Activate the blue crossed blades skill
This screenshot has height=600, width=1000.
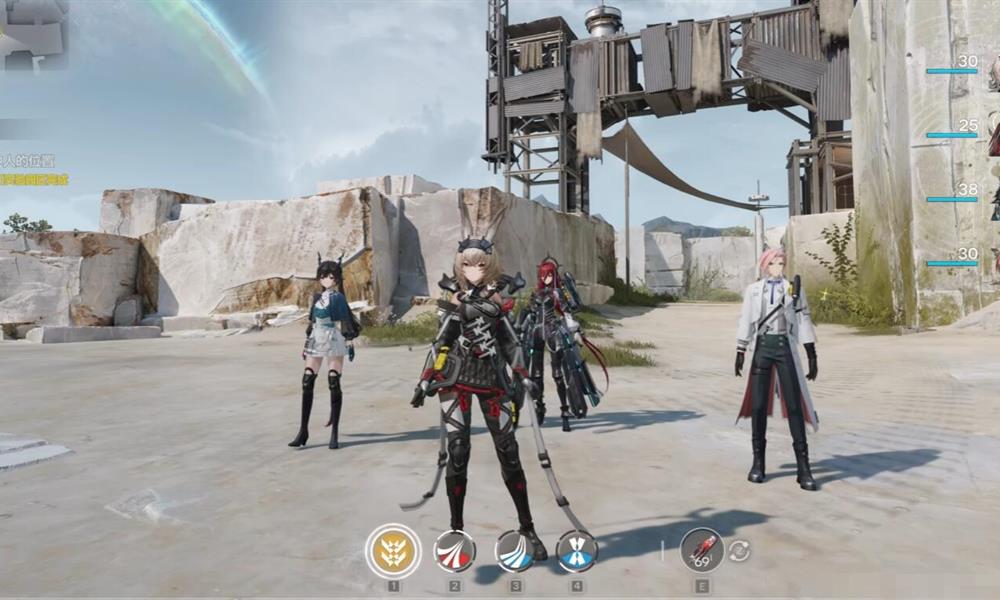point(577,551)
